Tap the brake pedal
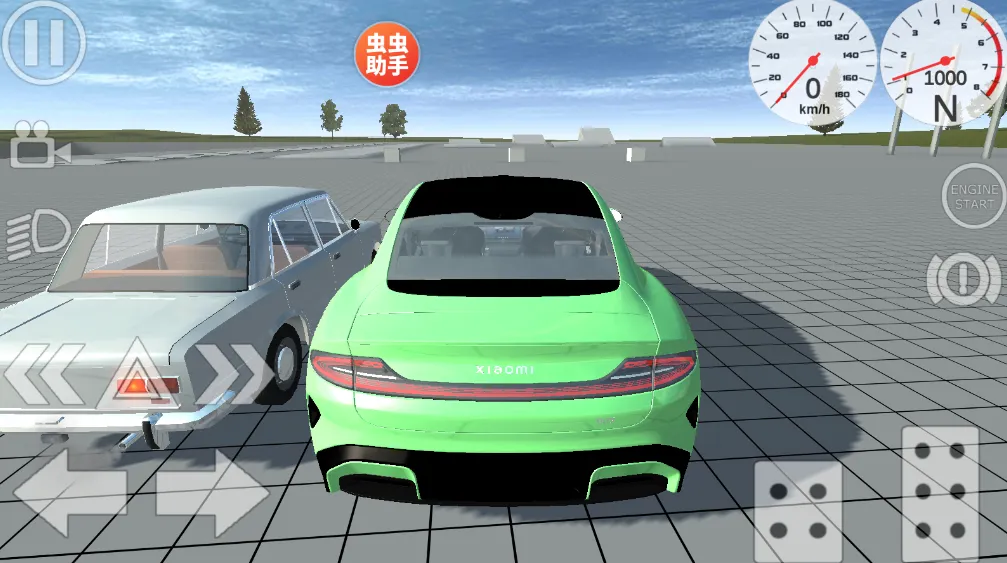This screenshot has height=563, width=1007. coord(797,510)
